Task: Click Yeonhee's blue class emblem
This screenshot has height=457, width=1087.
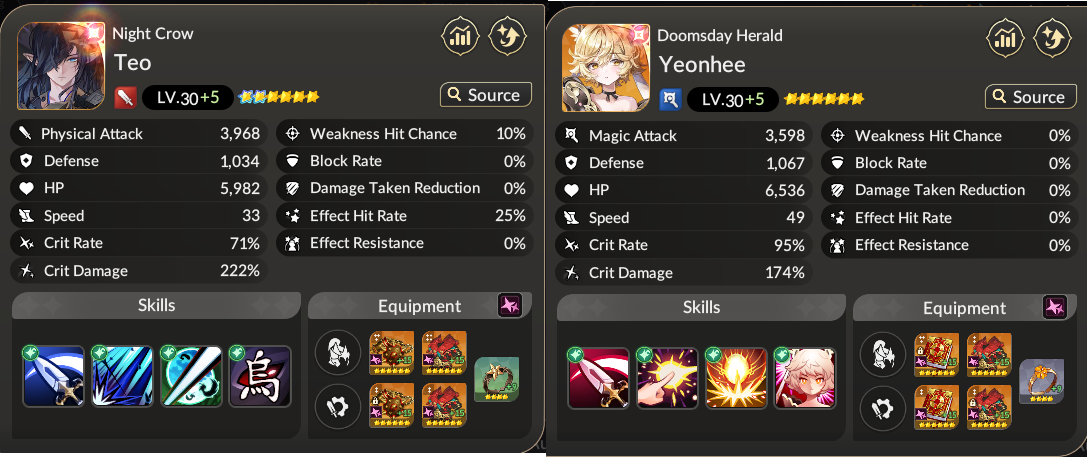Action: click(x=671, y=99)
